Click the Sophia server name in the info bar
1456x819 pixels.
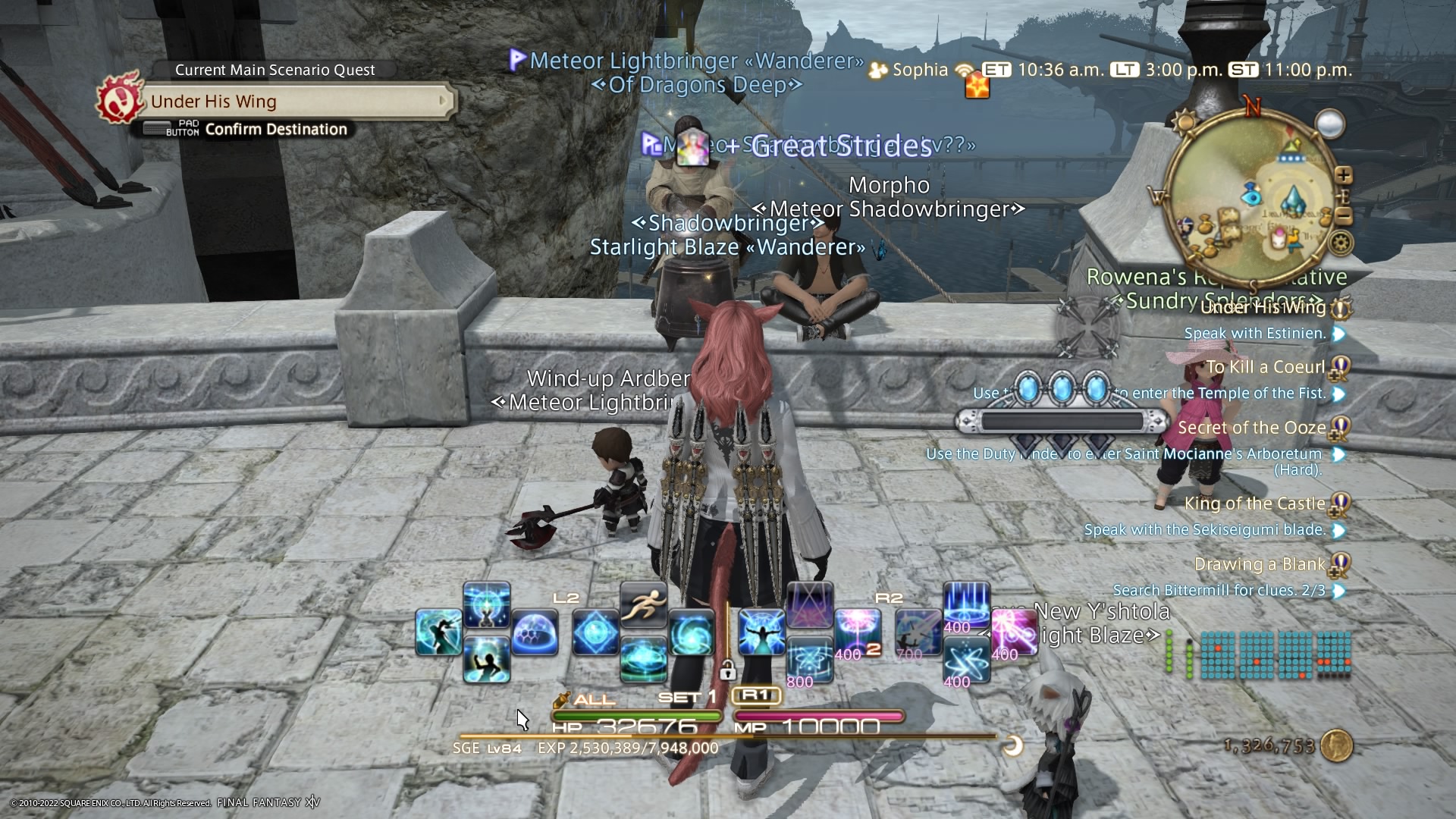point(920,70)
